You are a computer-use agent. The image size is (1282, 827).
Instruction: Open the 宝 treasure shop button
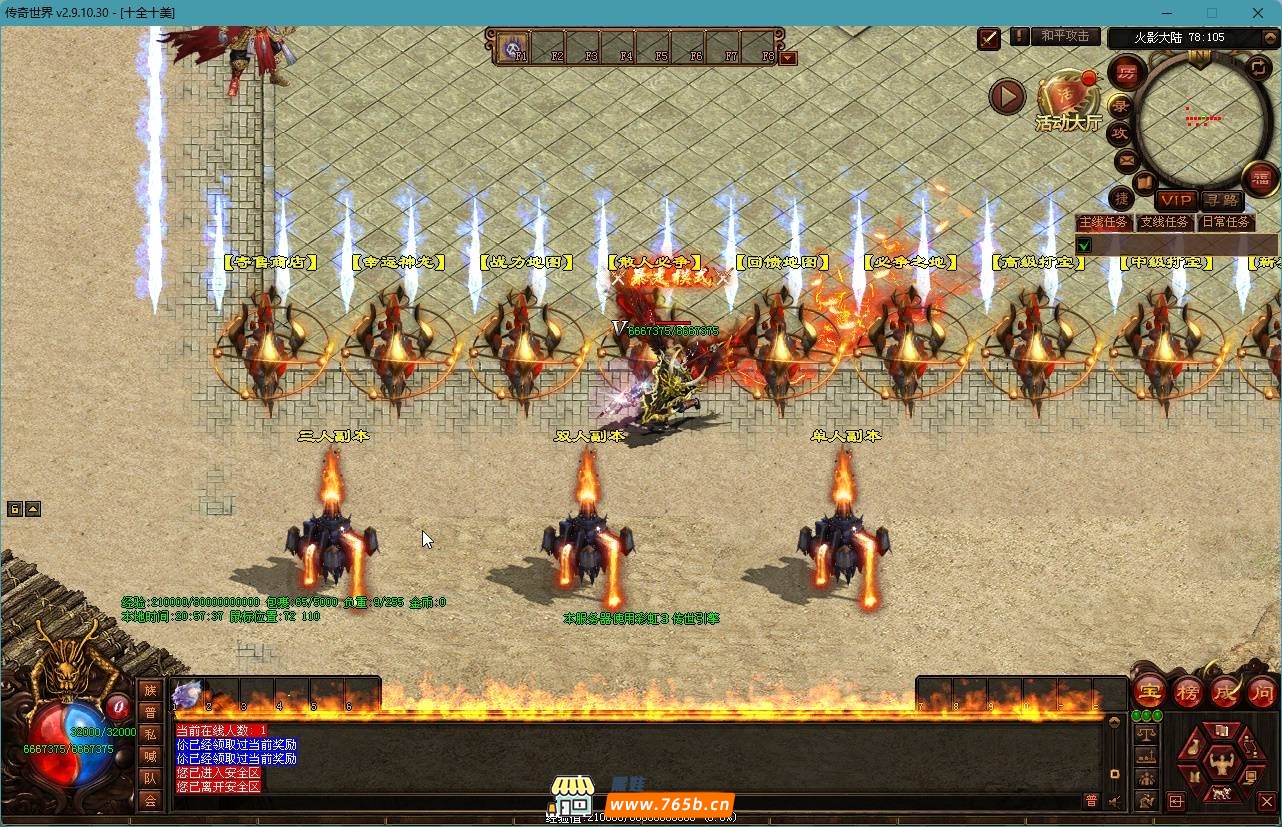[x=1149, y=691]
